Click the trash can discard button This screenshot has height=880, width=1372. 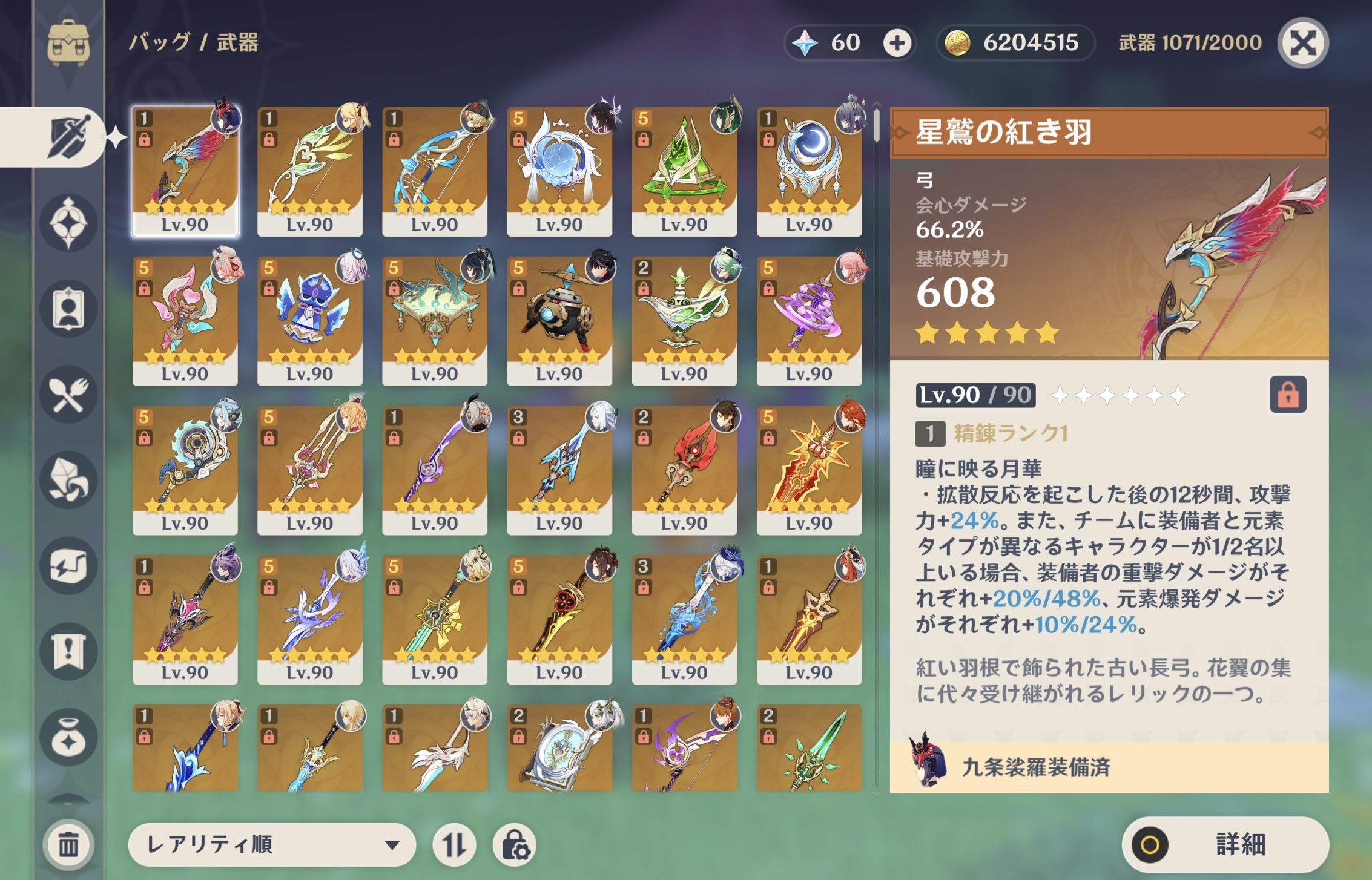[68, 844]
